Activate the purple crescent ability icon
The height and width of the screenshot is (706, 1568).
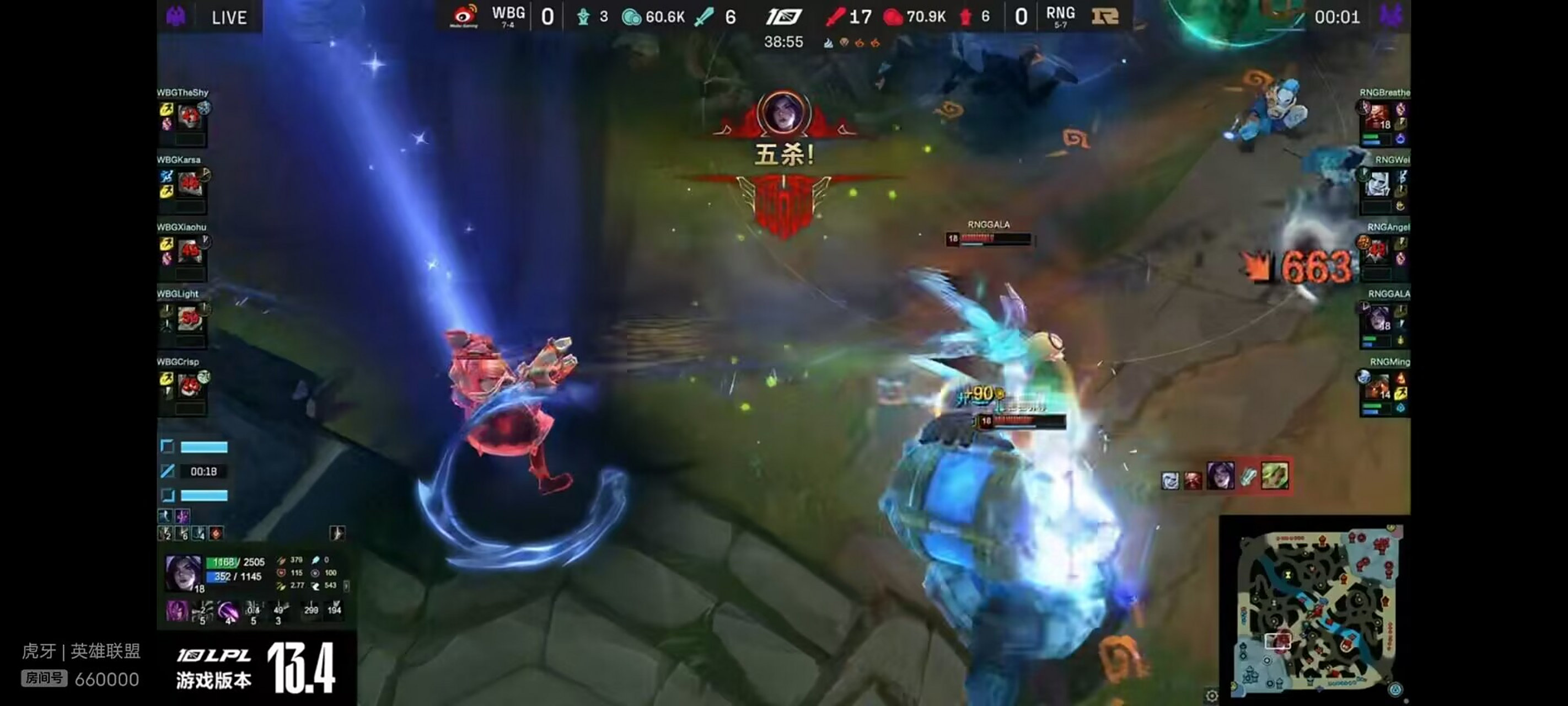click(228, 610)
